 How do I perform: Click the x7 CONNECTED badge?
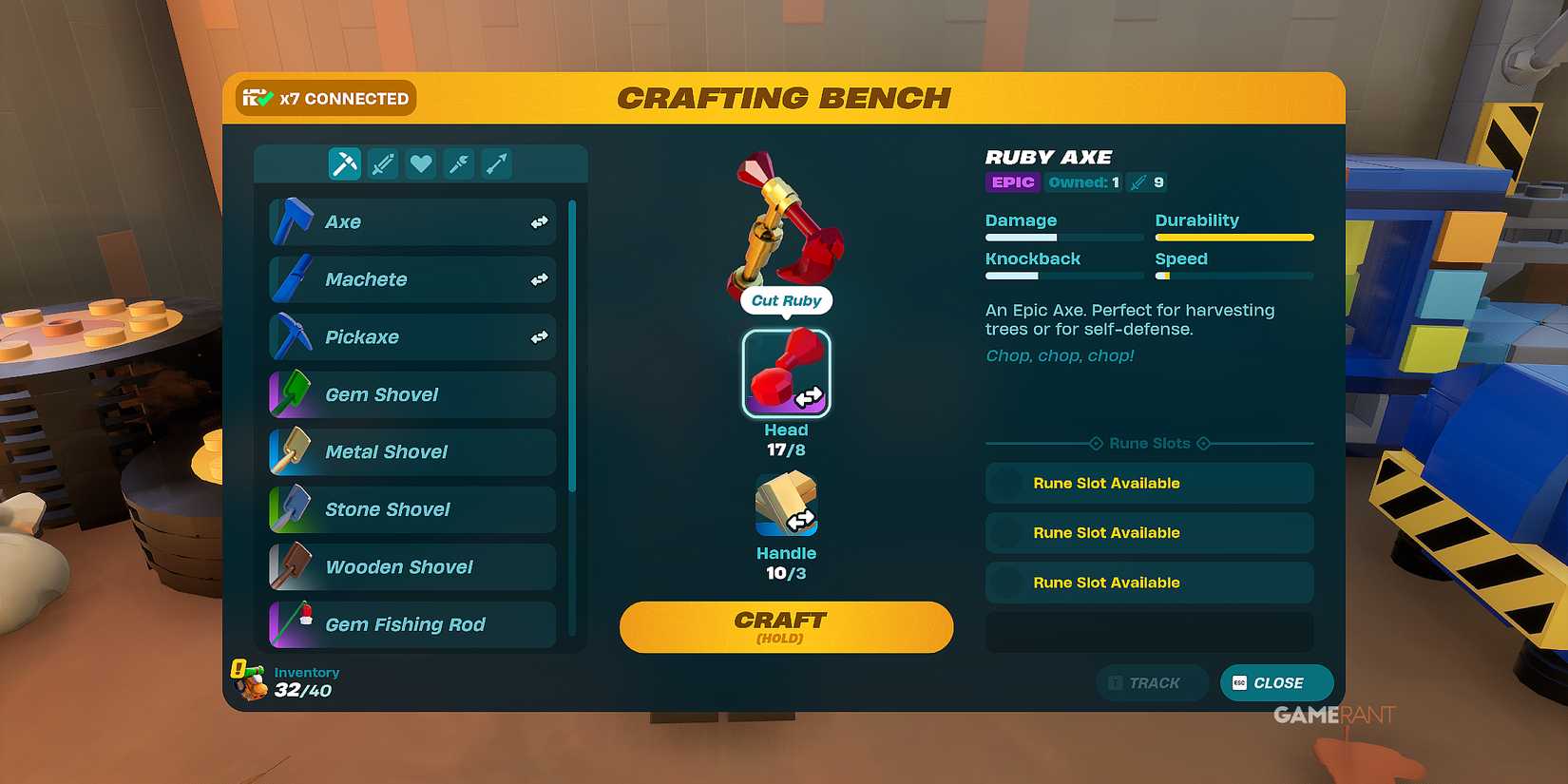[x=325, y=98]
